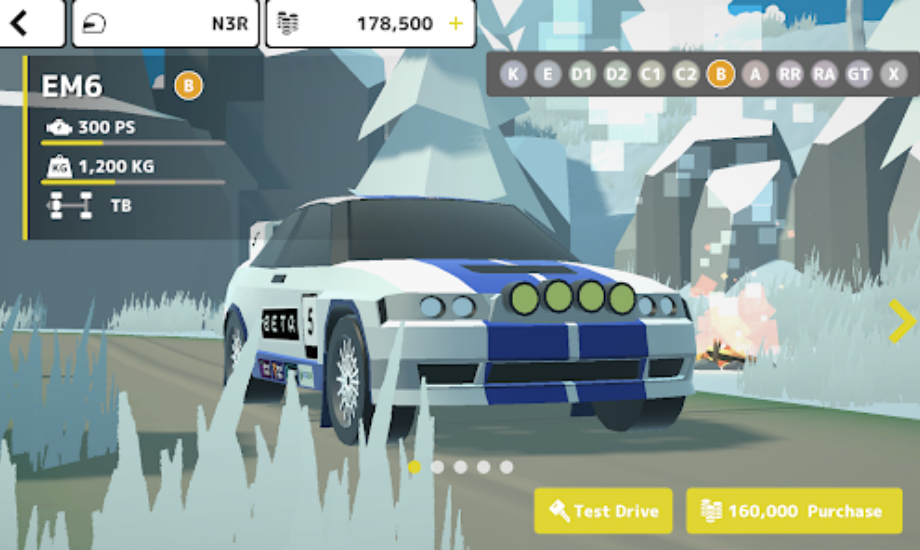Image resolution: width=920 pixels, height=550 pixels.
Task: Switch to the RA class filter
Action: pyautogui.click(x=824, y=74)
